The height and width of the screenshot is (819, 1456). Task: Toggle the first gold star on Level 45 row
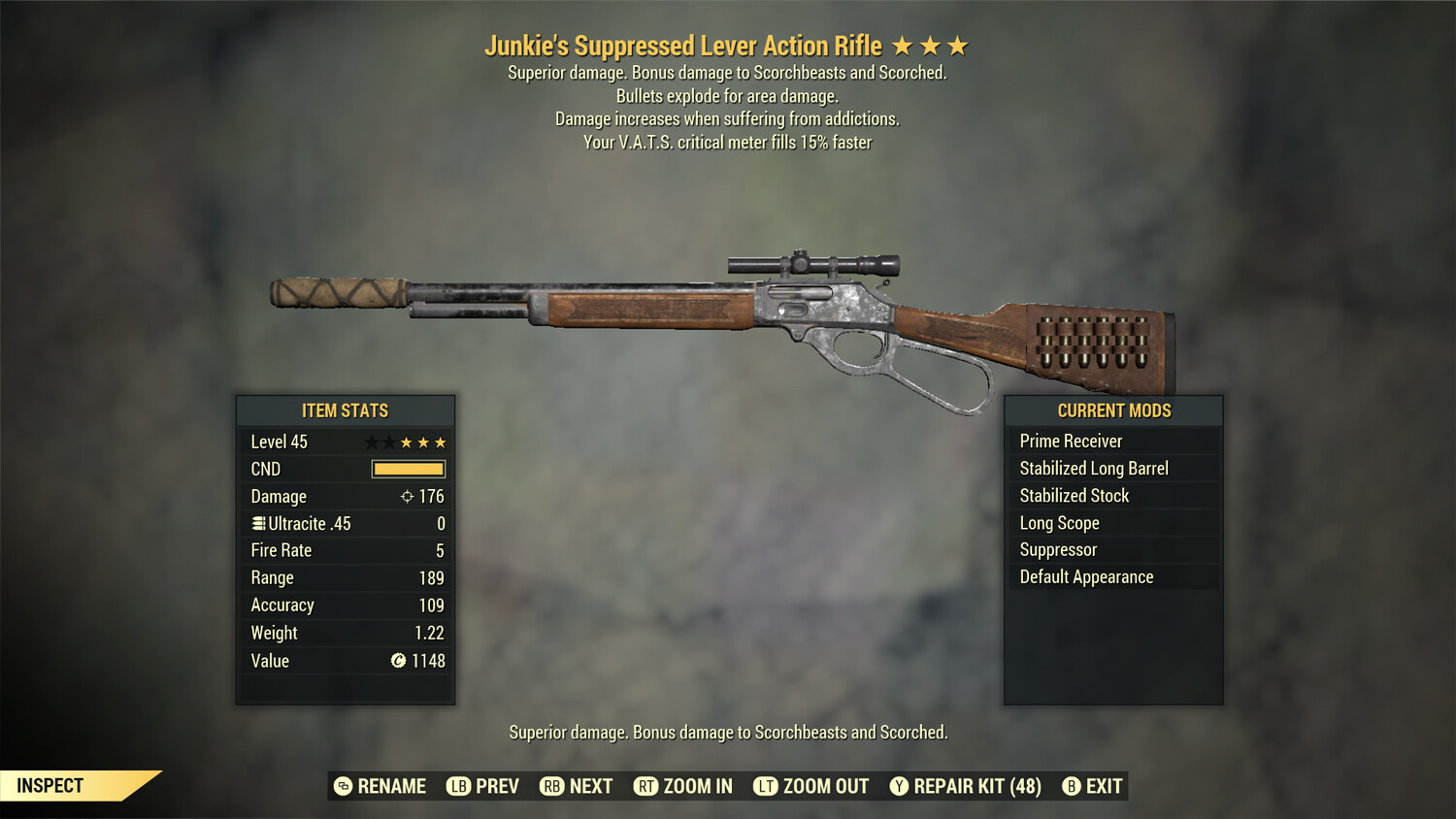pyautogui.click(x=405, y=442)
